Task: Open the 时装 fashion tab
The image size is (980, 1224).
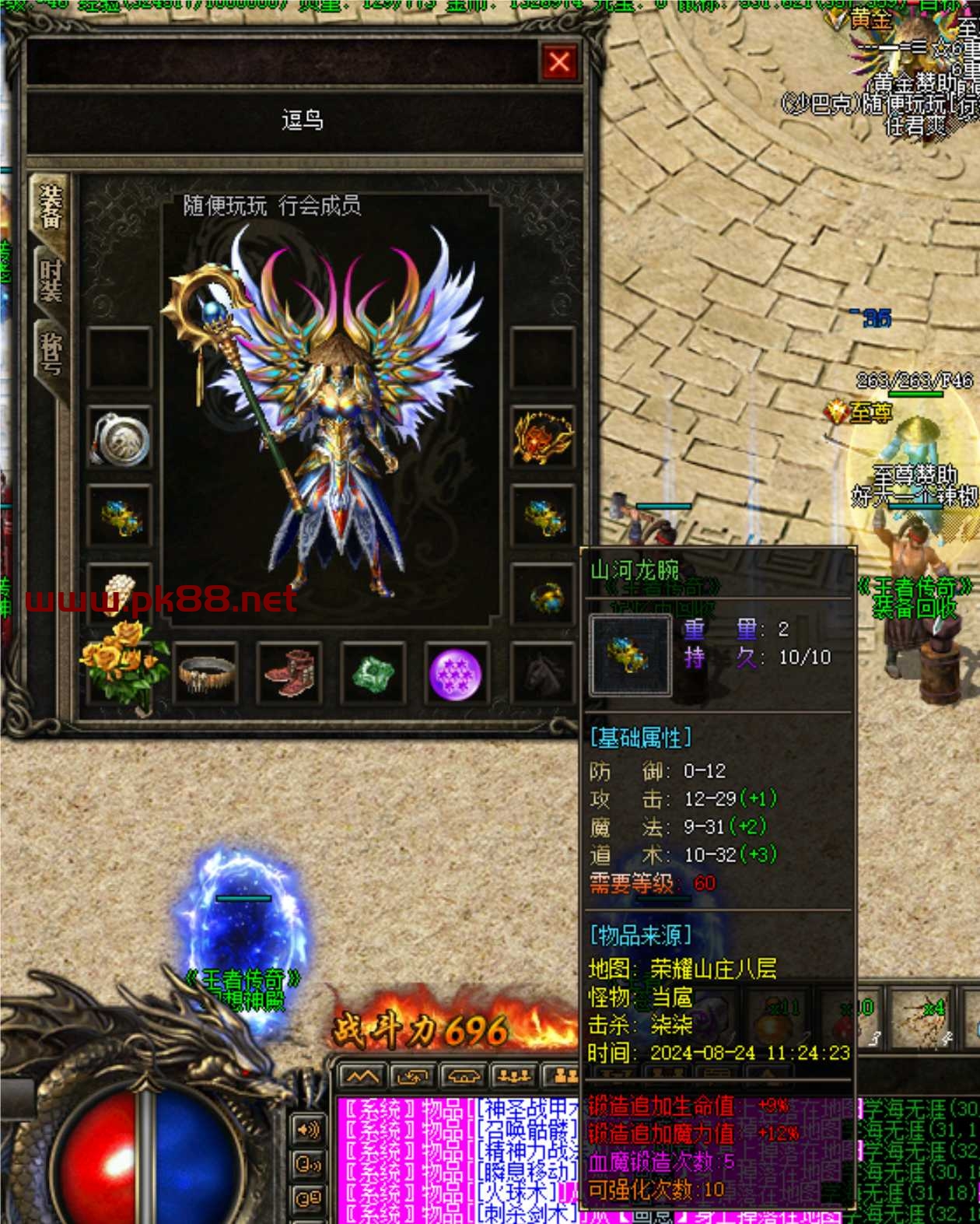Action: click(x=51, y=280)
